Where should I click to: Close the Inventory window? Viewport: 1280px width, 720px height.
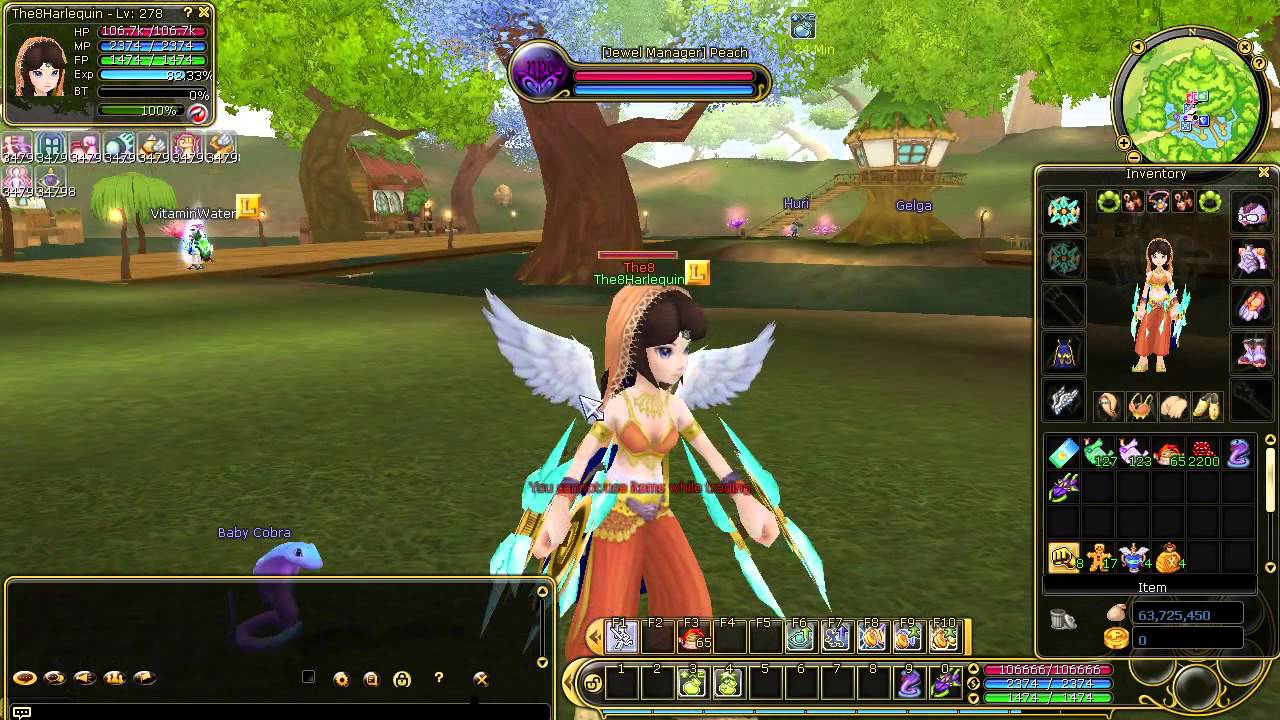(x=1264, y=173)
